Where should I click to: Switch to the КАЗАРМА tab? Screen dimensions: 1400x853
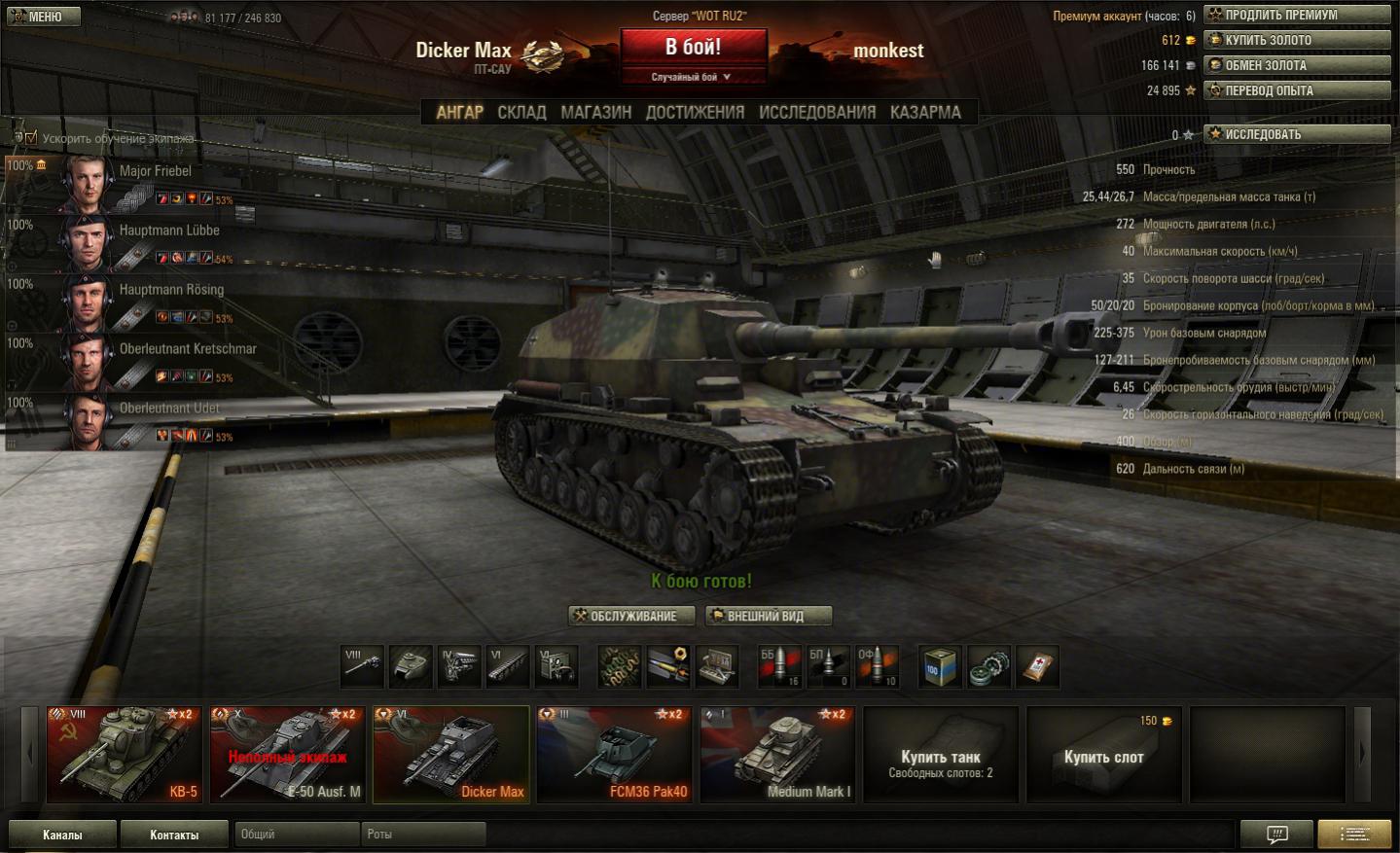click(925, 113)
